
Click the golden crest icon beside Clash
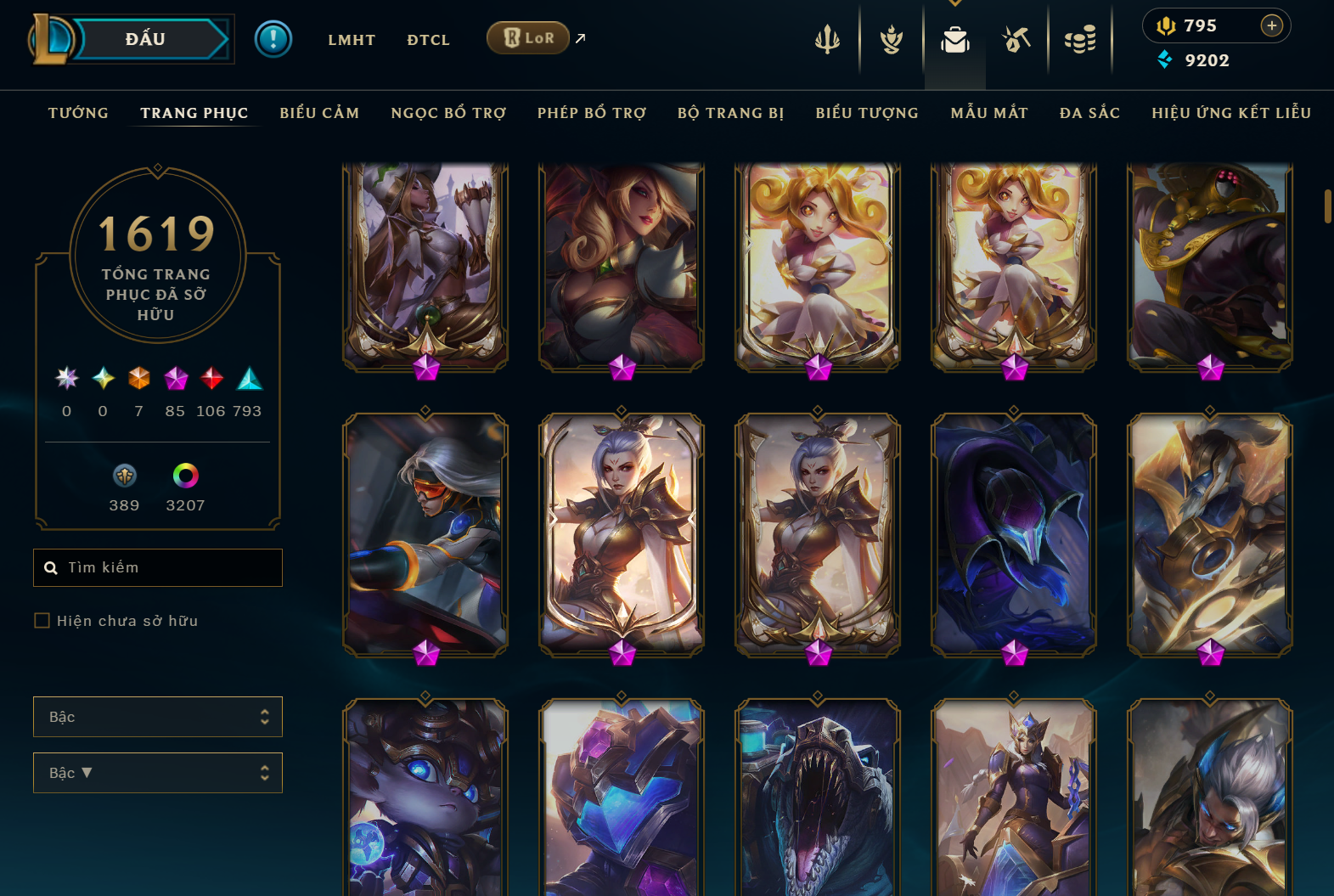click(x=892, y=38)
